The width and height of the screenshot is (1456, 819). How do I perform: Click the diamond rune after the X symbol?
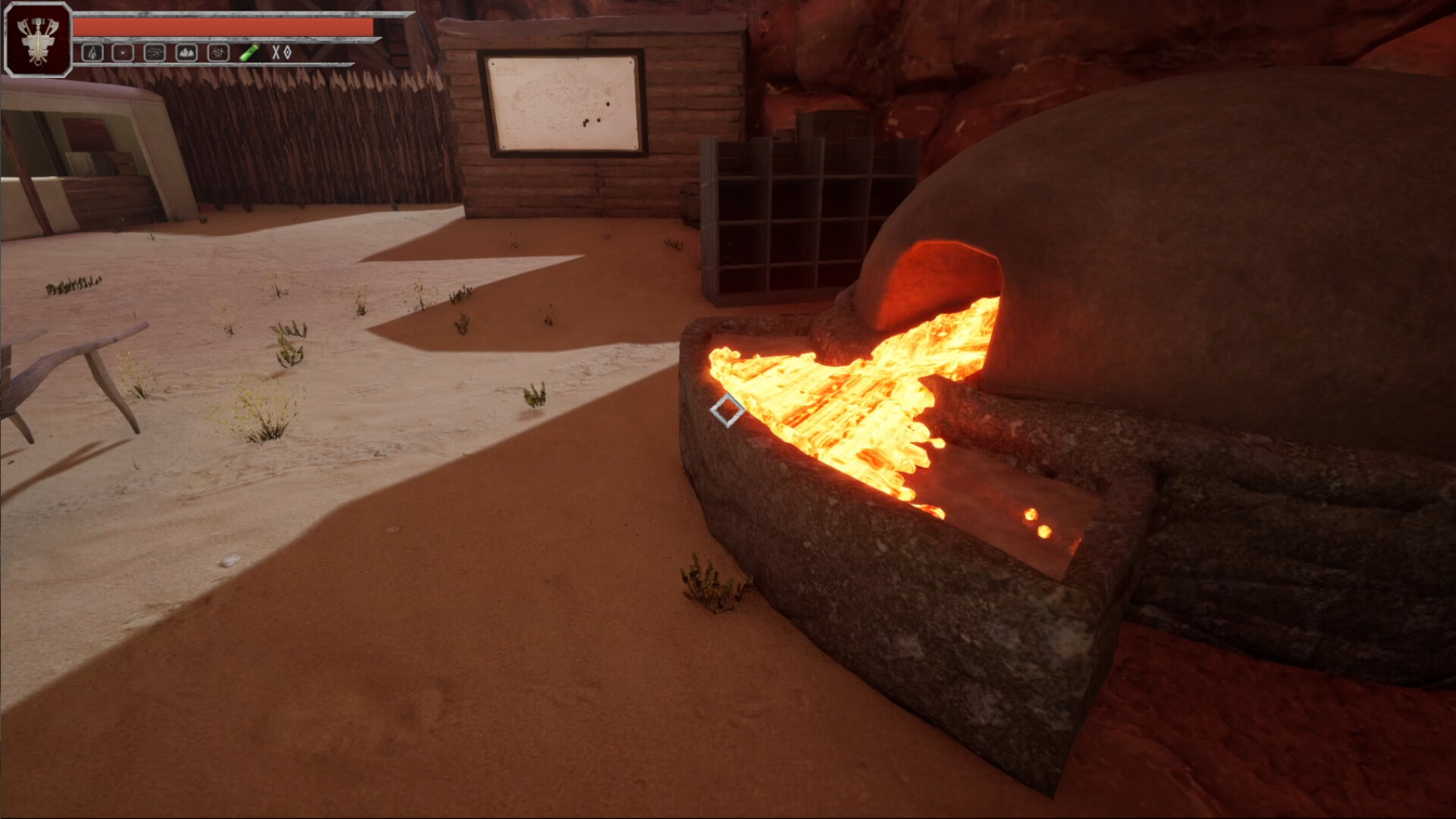tap(287, 52)
